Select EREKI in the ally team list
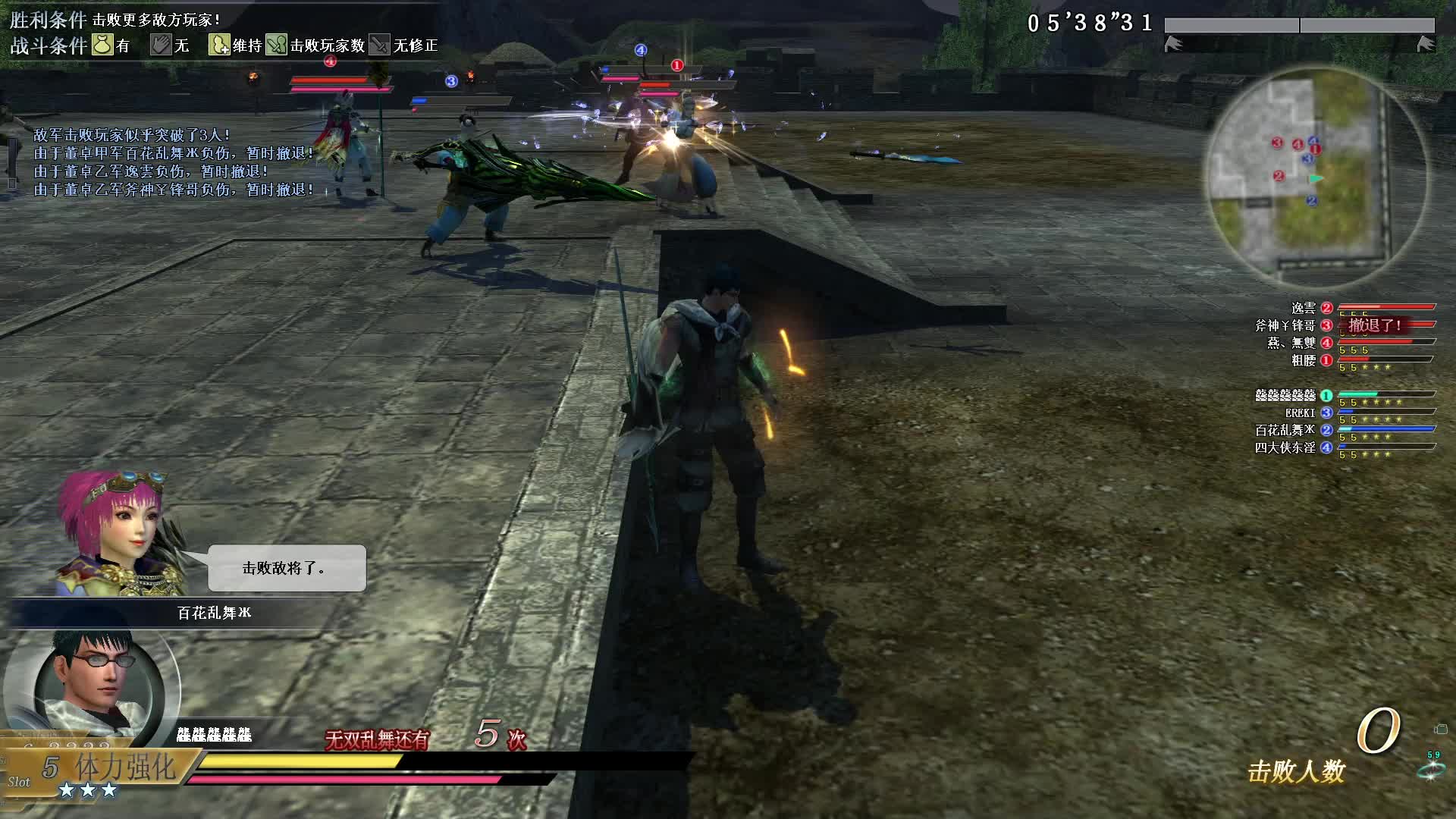Image resolution: width=1456 pixels, height=819 pixels. [1300, 413]
